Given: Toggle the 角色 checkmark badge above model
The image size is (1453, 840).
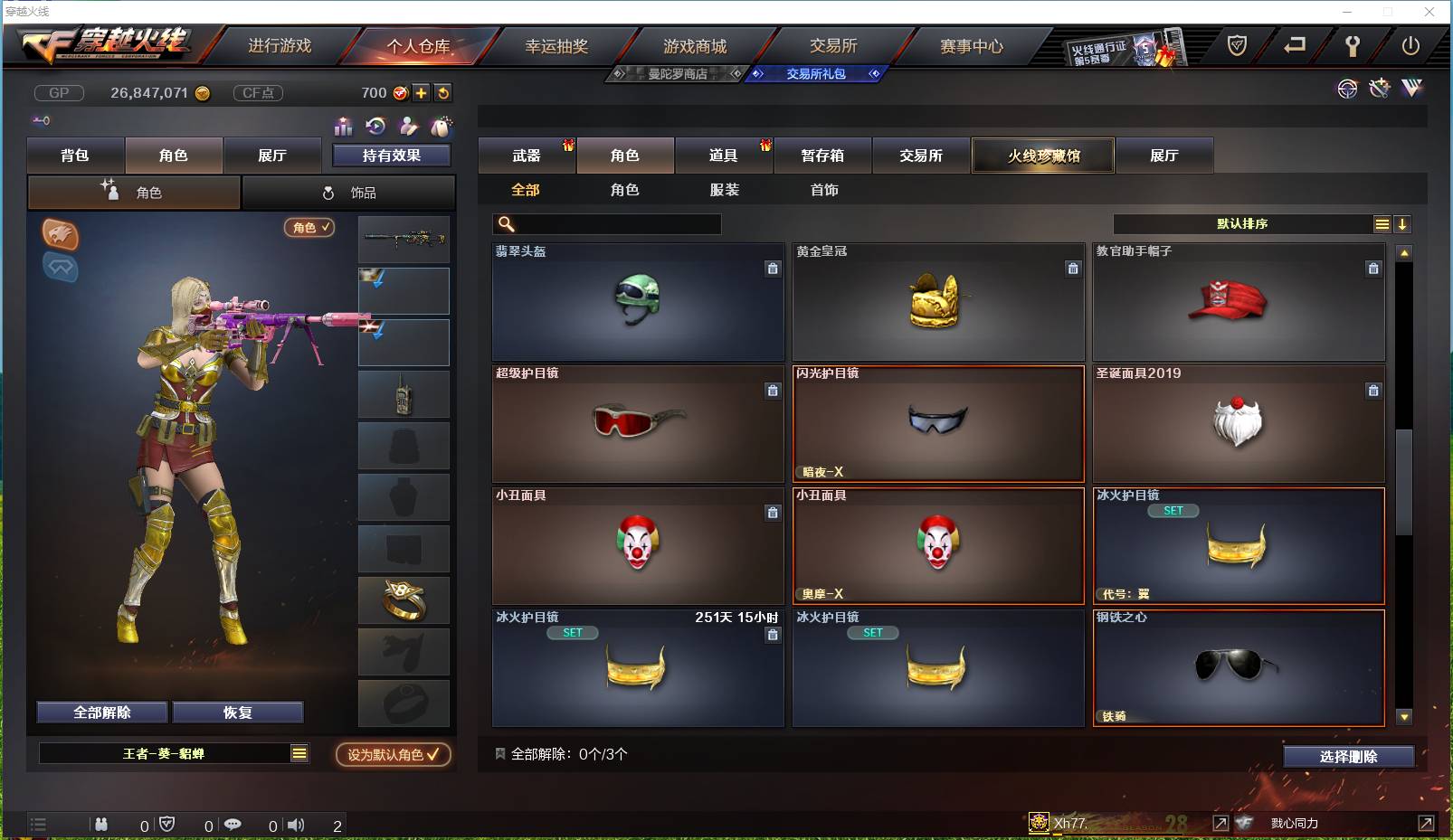Looking at the screenshot, I should (x=309, y=228).
